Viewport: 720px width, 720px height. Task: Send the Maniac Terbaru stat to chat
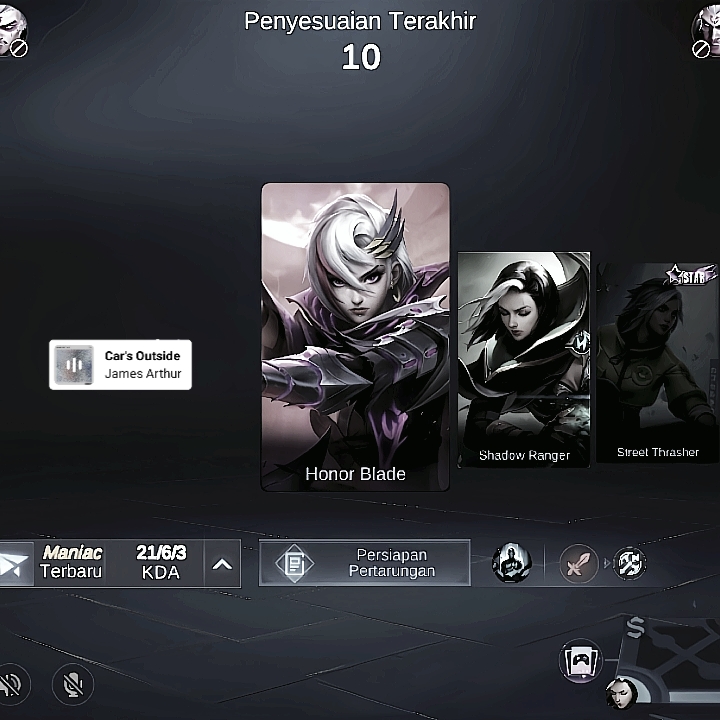(16, 564)
